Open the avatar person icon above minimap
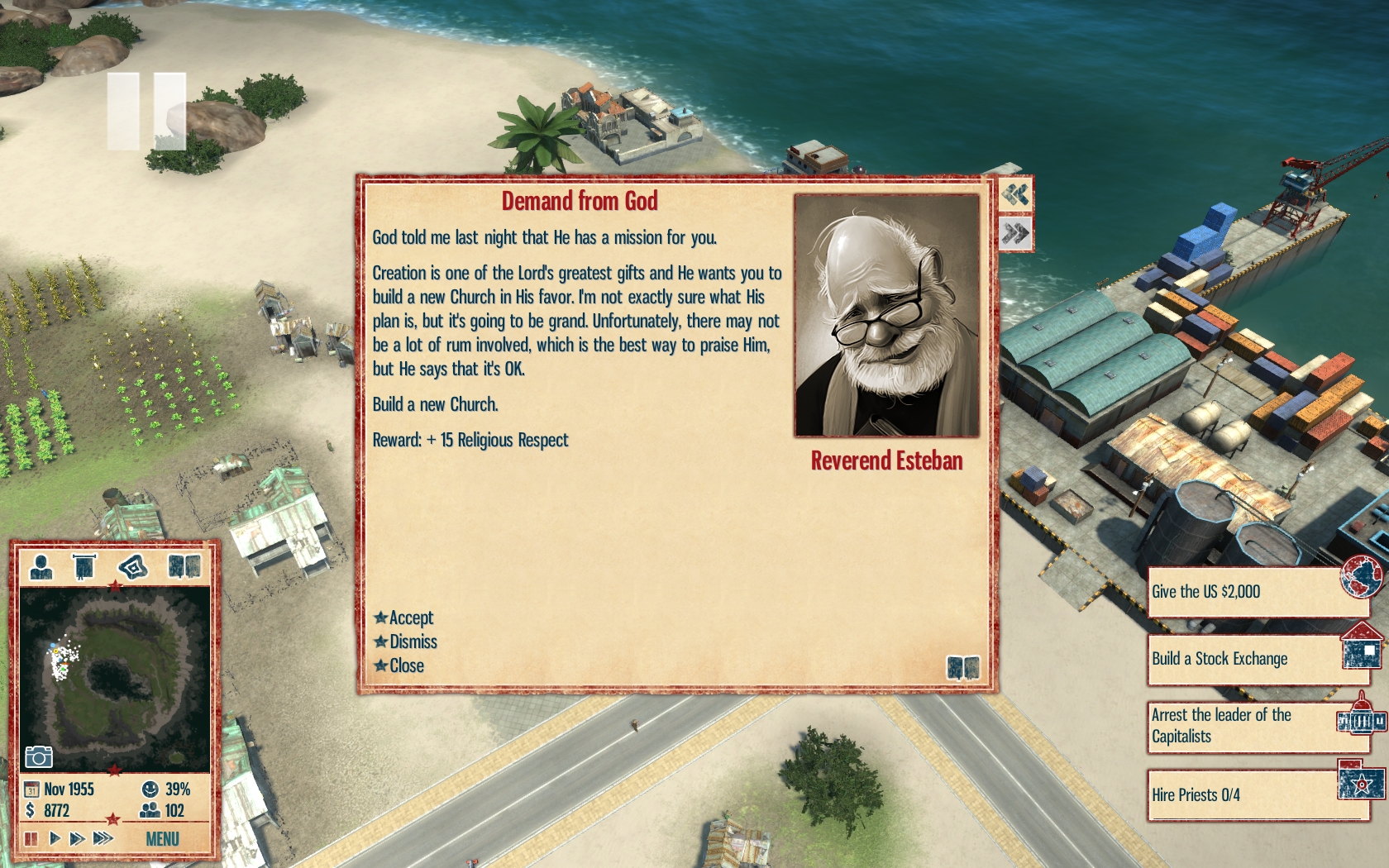Viewport: 1389px width, 868px height. tap(41, 567)
